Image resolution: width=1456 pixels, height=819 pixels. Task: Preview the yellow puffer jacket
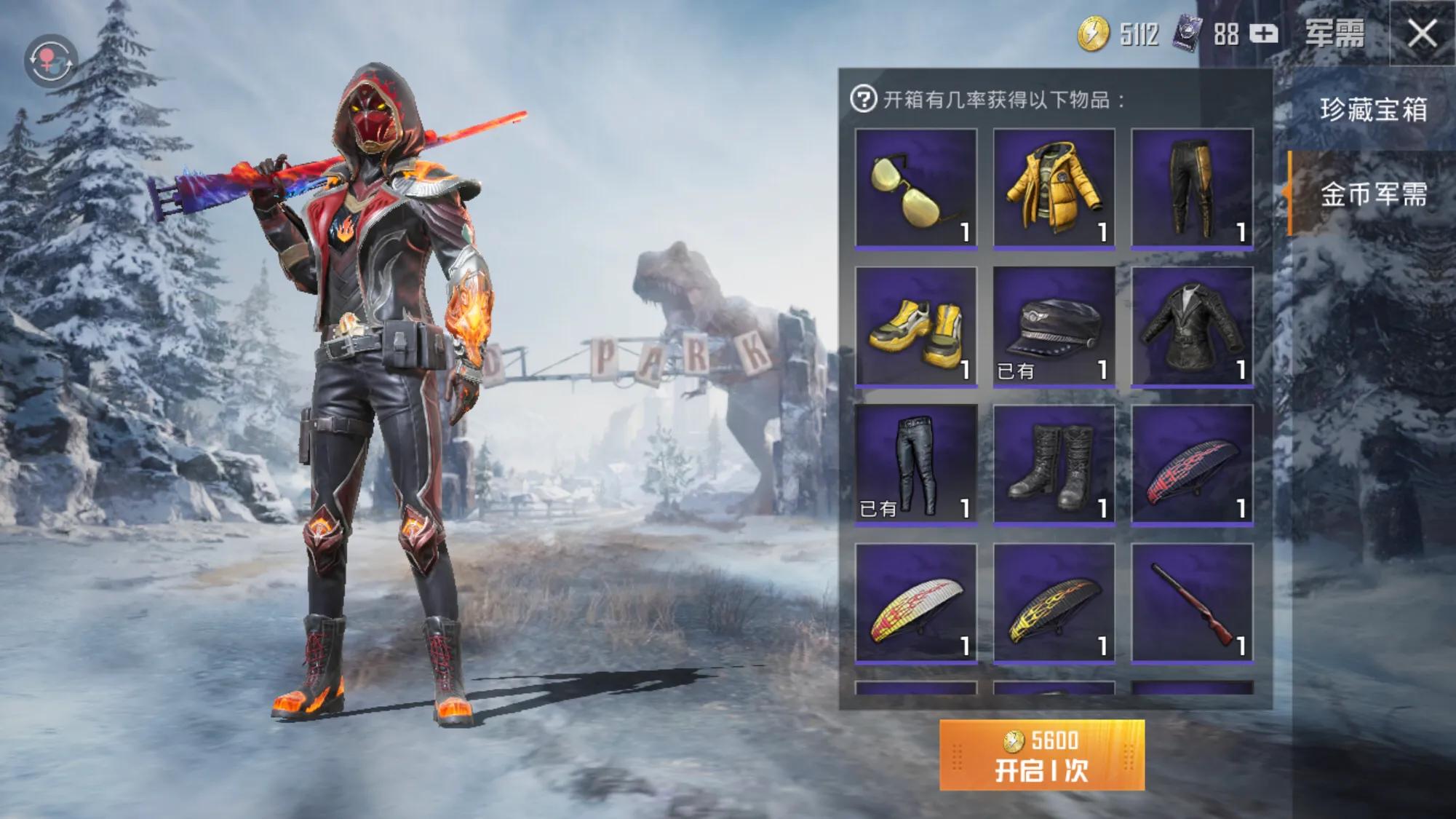[x=1054, y=189]
